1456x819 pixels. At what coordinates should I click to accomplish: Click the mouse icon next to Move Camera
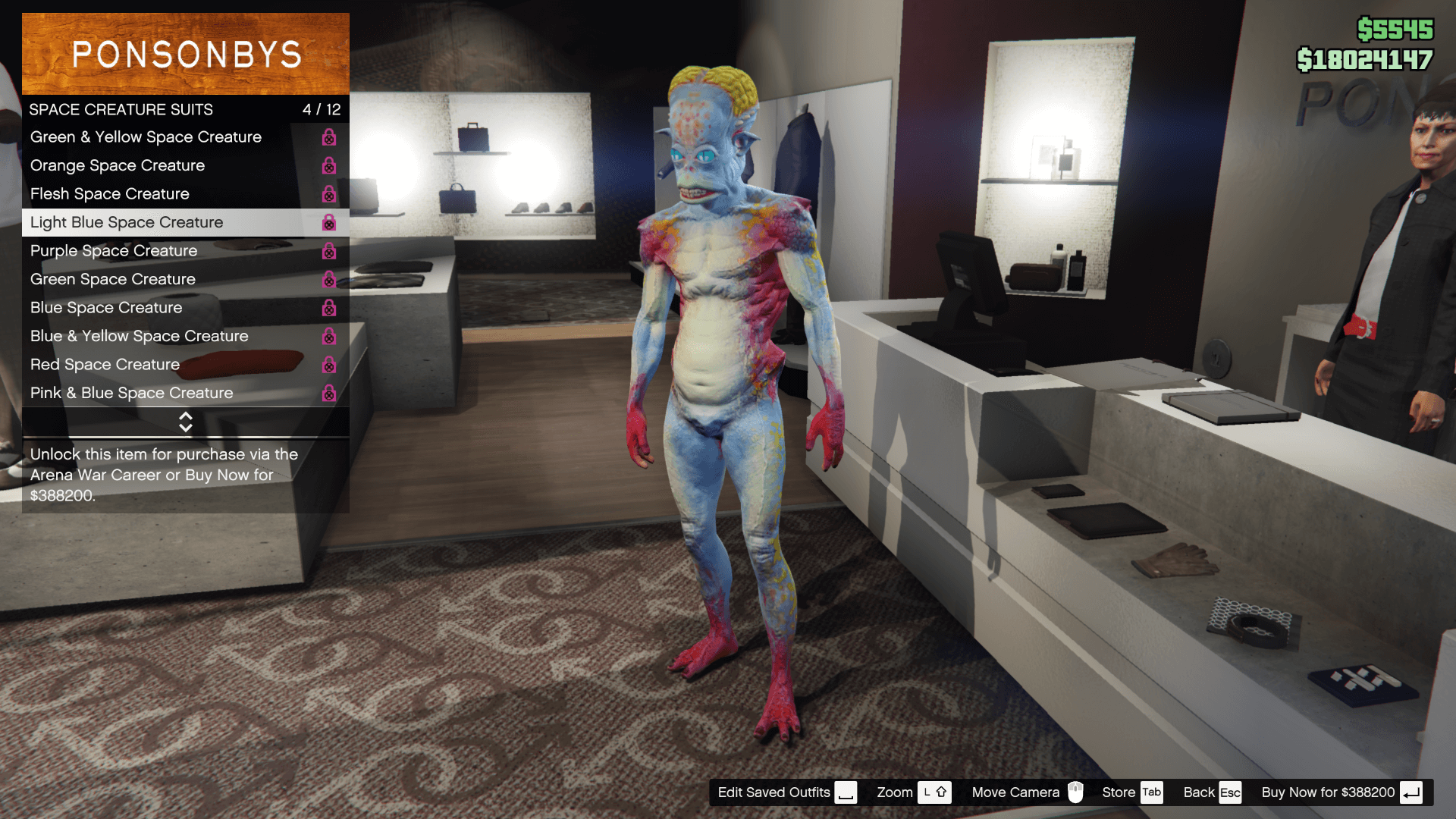click(1078, 792)
